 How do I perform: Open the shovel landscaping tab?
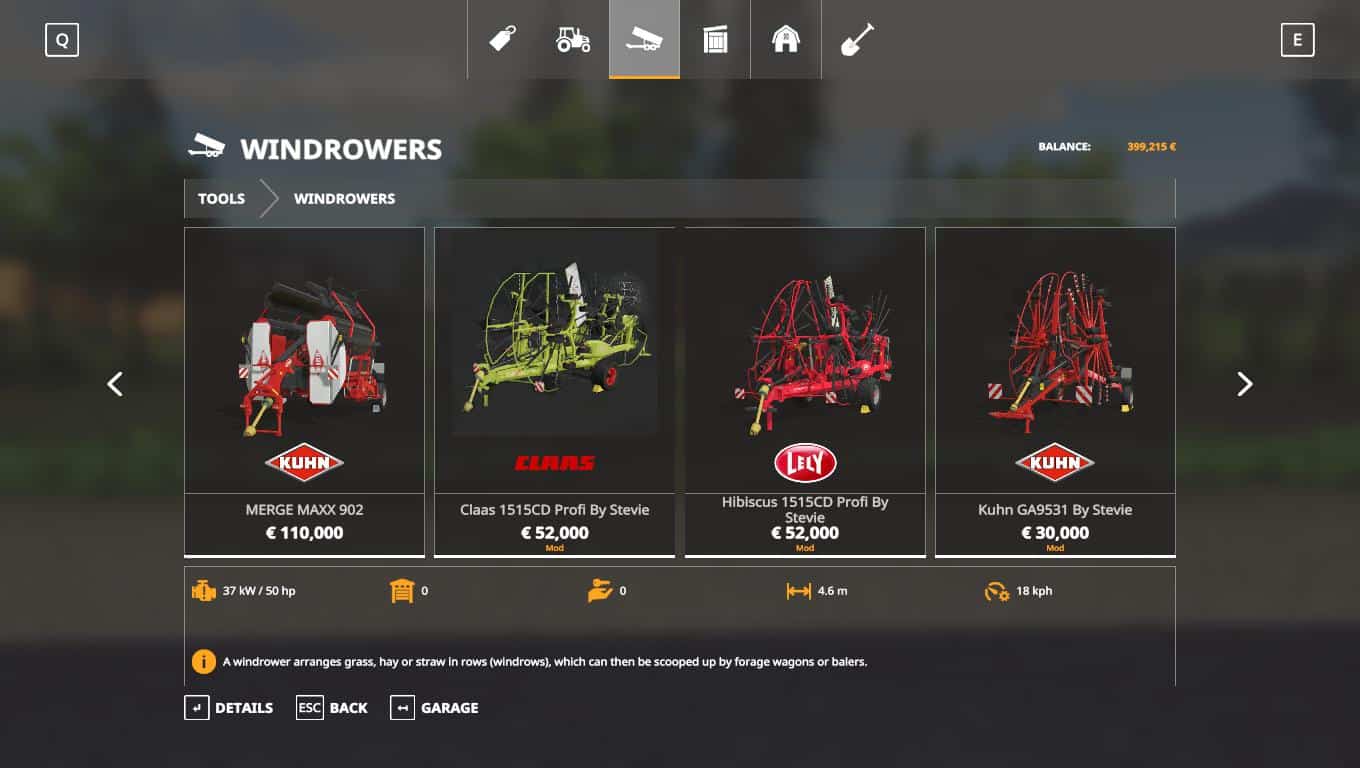[857, 40]
